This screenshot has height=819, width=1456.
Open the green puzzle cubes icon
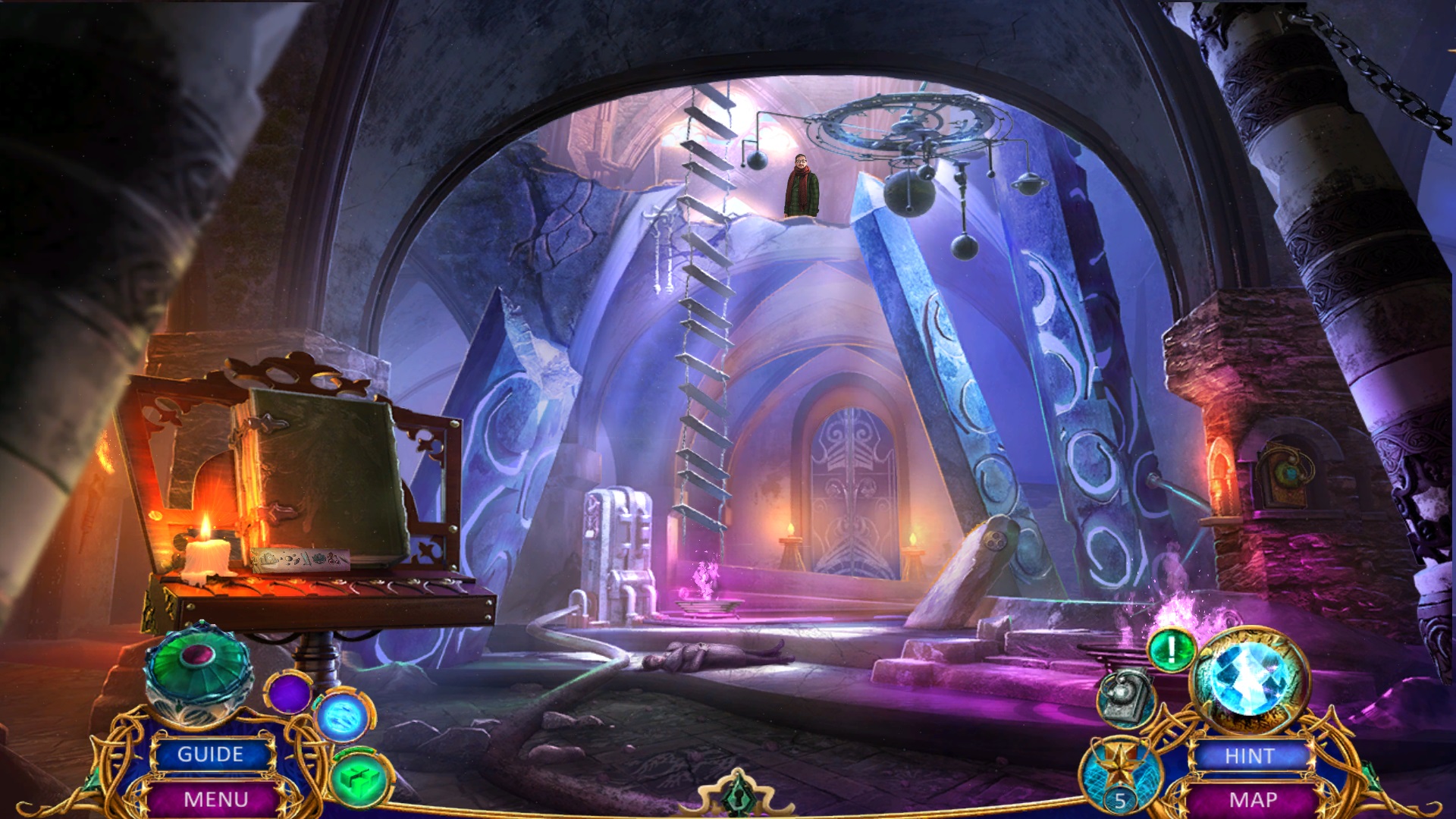click(360, 779)
